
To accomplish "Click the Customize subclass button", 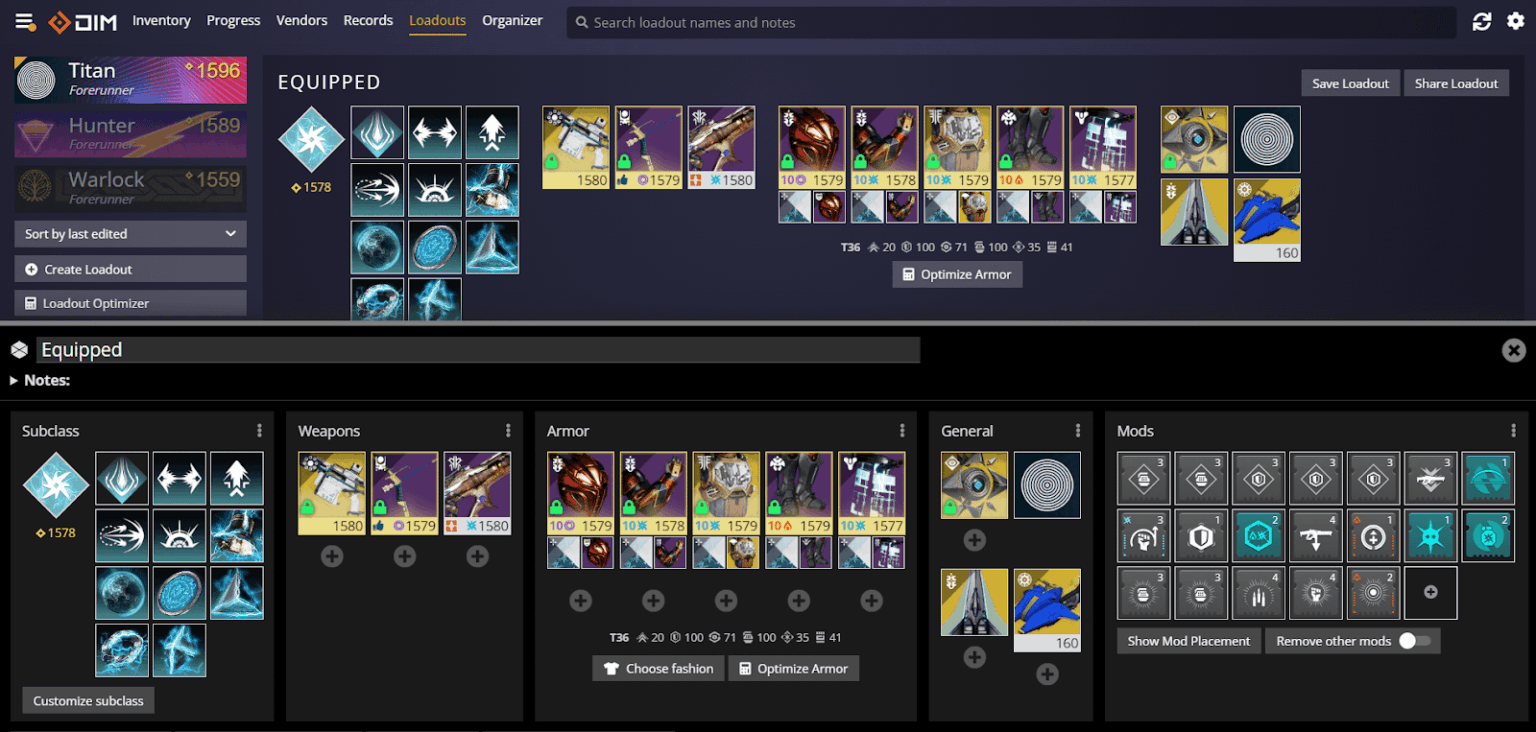I will coord(88,700).
